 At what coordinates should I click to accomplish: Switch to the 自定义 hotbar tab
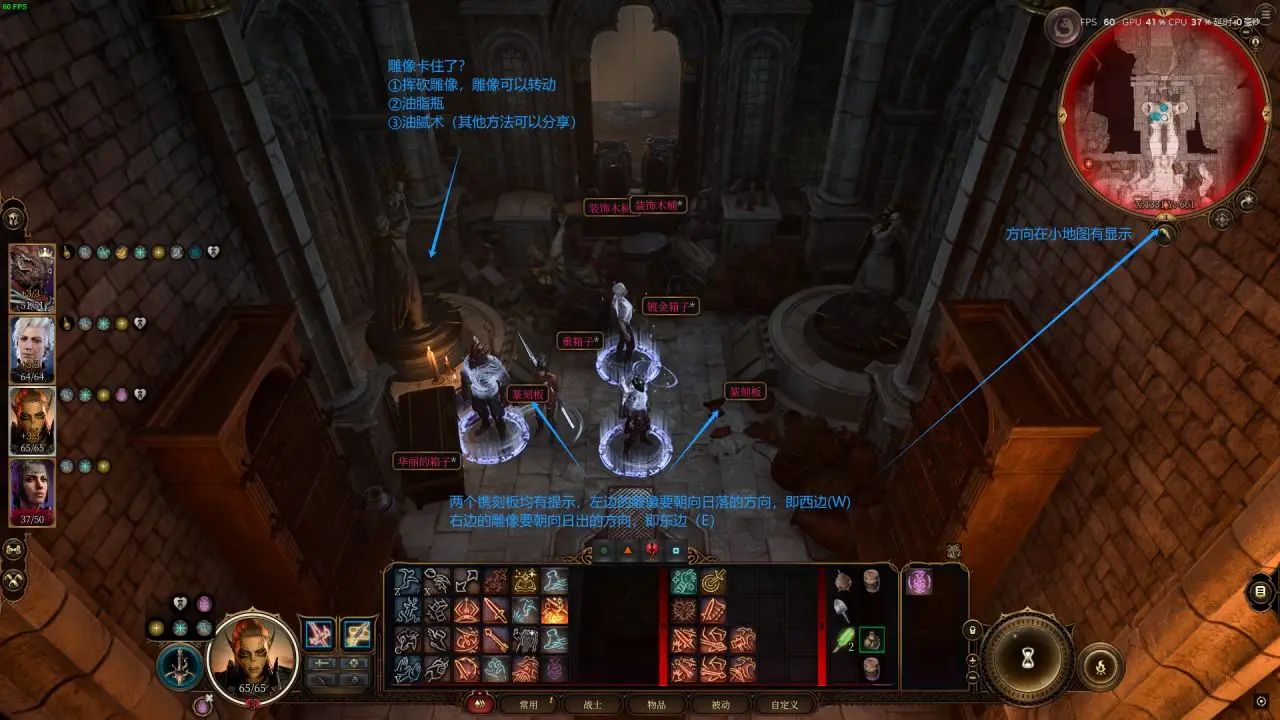784,705
